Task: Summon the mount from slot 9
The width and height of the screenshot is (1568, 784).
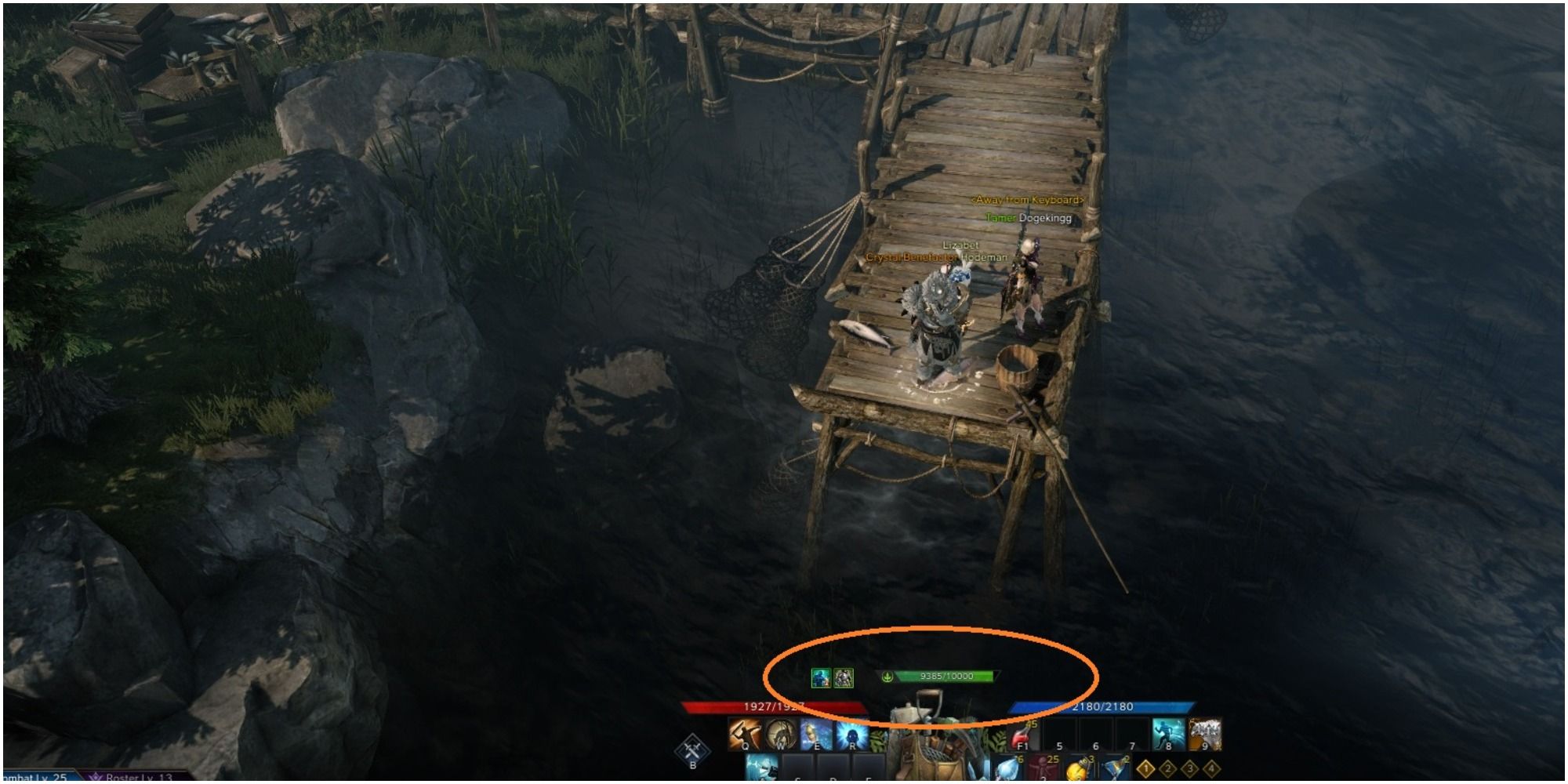Action: 1206,735
